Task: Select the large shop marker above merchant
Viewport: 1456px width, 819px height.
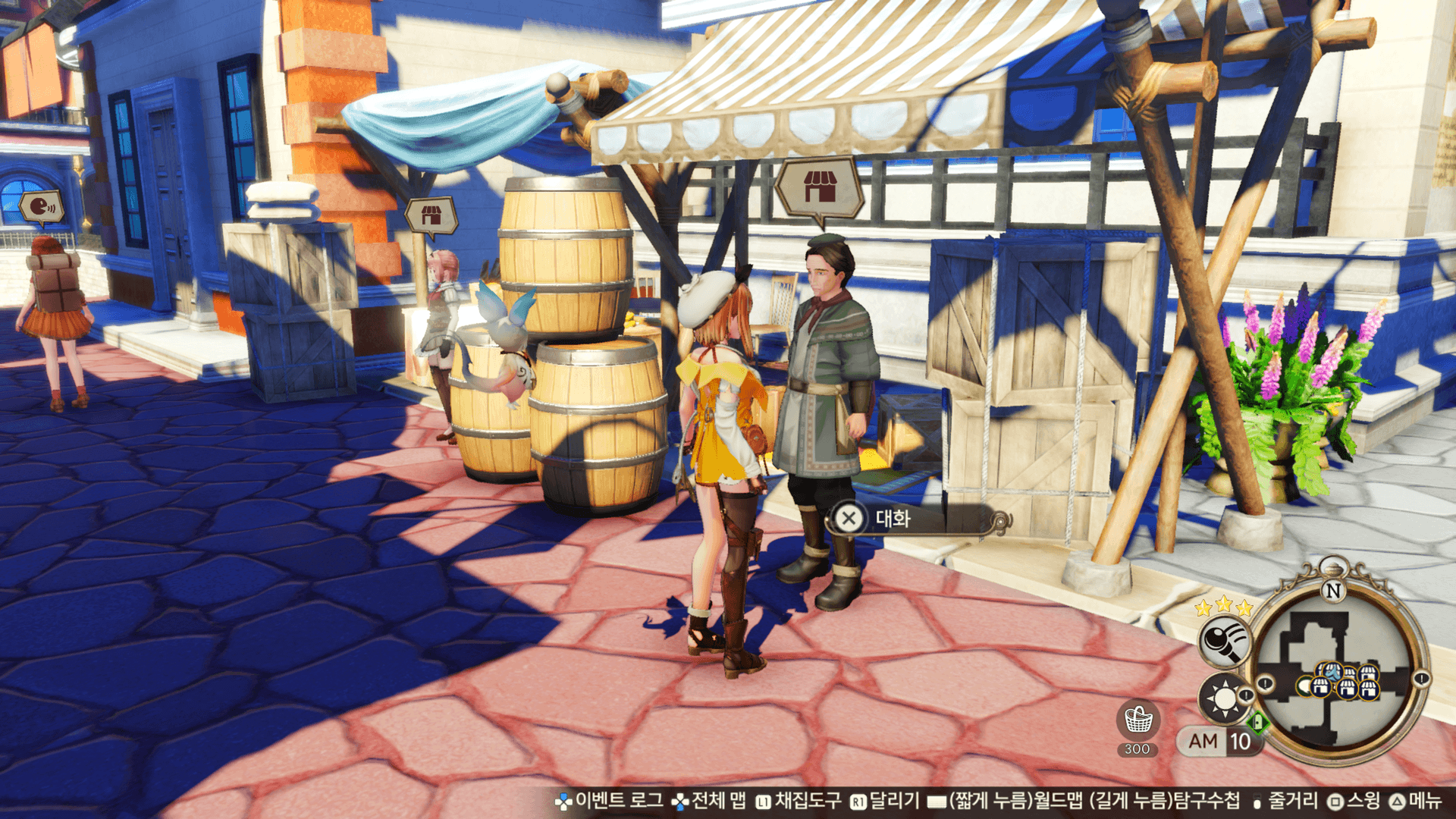Action: pyautogui.click(x=819, y=187)
